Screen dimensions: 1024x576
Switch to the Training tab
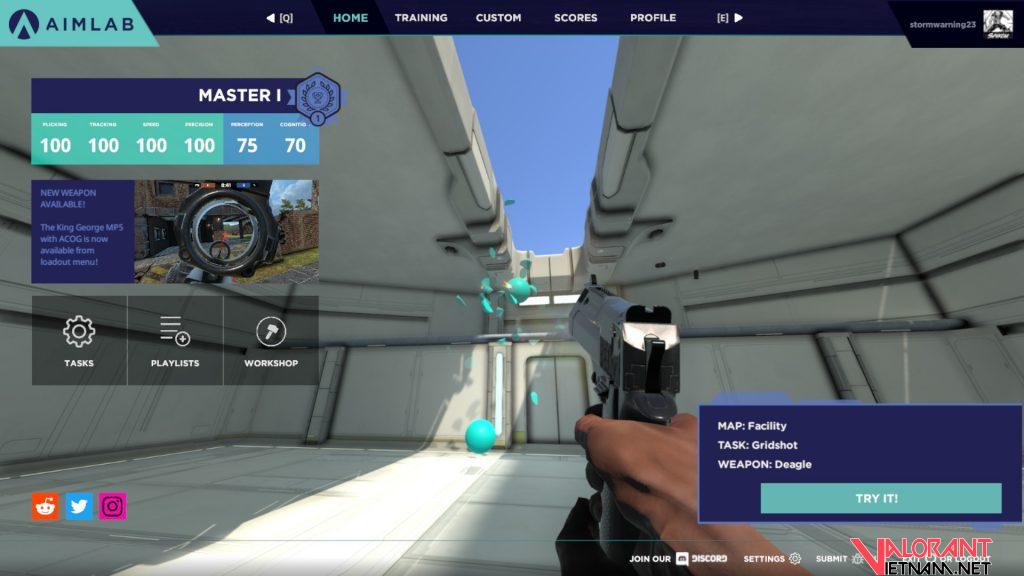point(421,18)
